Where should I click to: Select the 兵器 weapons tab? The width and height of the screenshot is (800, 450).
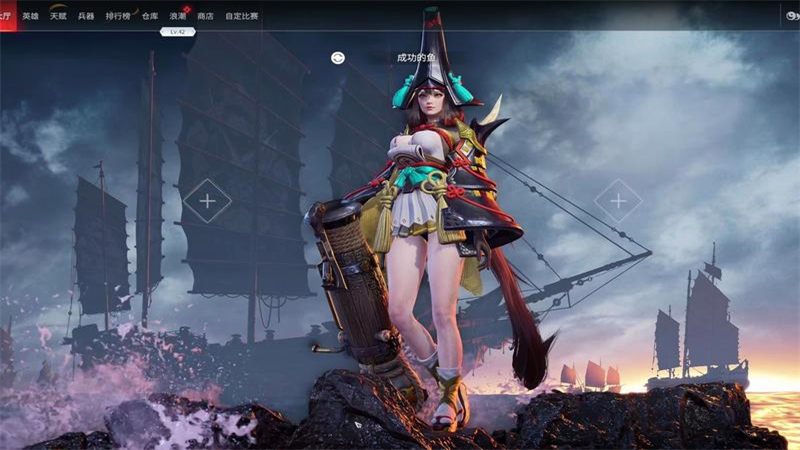coord(86,16)
